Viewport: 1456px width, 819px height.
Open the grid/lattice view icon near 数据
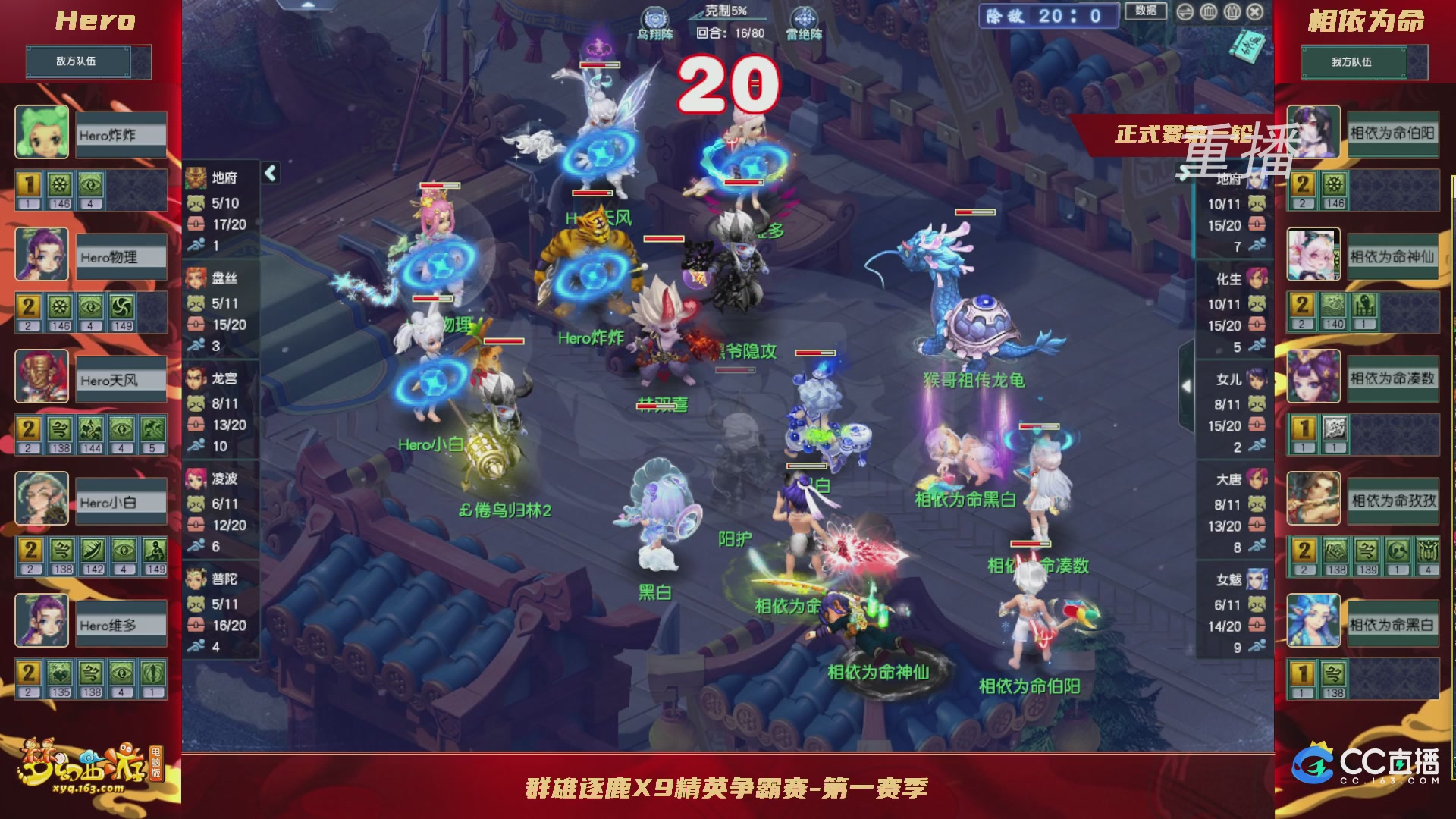coord(1209,12)
